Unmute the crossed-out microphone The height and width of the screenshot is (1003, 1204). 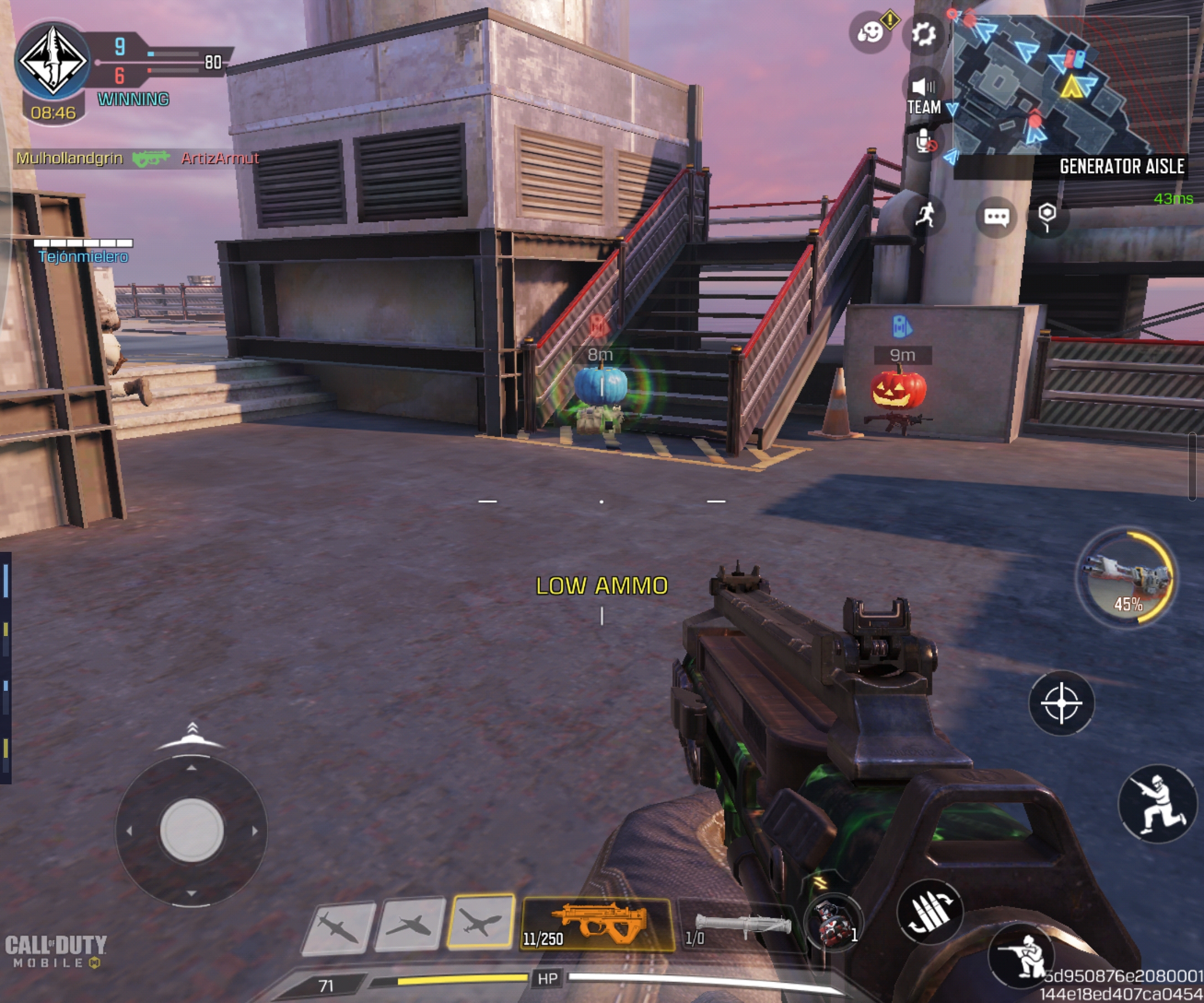pos(924,141)
